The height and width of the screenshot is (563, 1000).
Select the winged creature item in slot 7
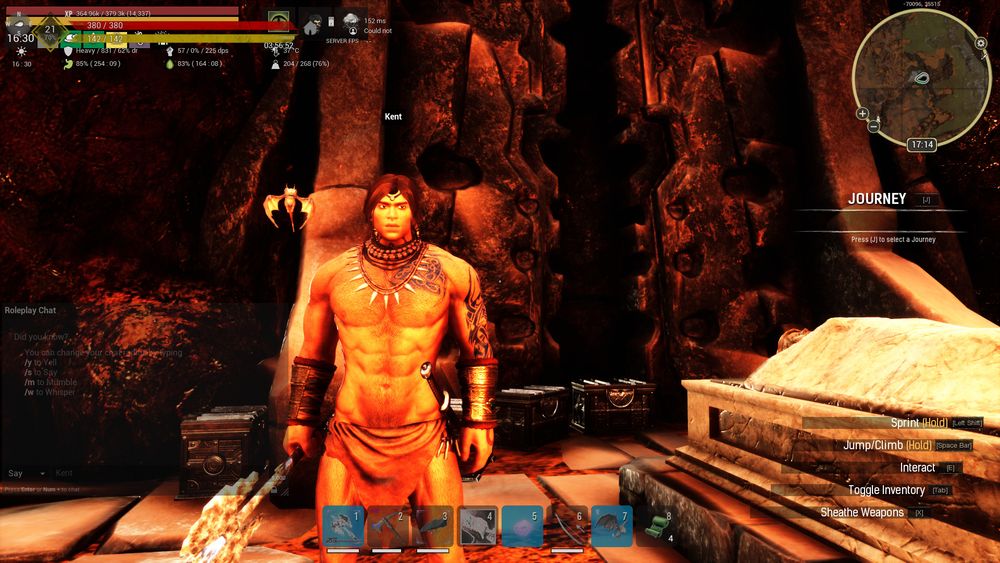(x=611, y=526)
